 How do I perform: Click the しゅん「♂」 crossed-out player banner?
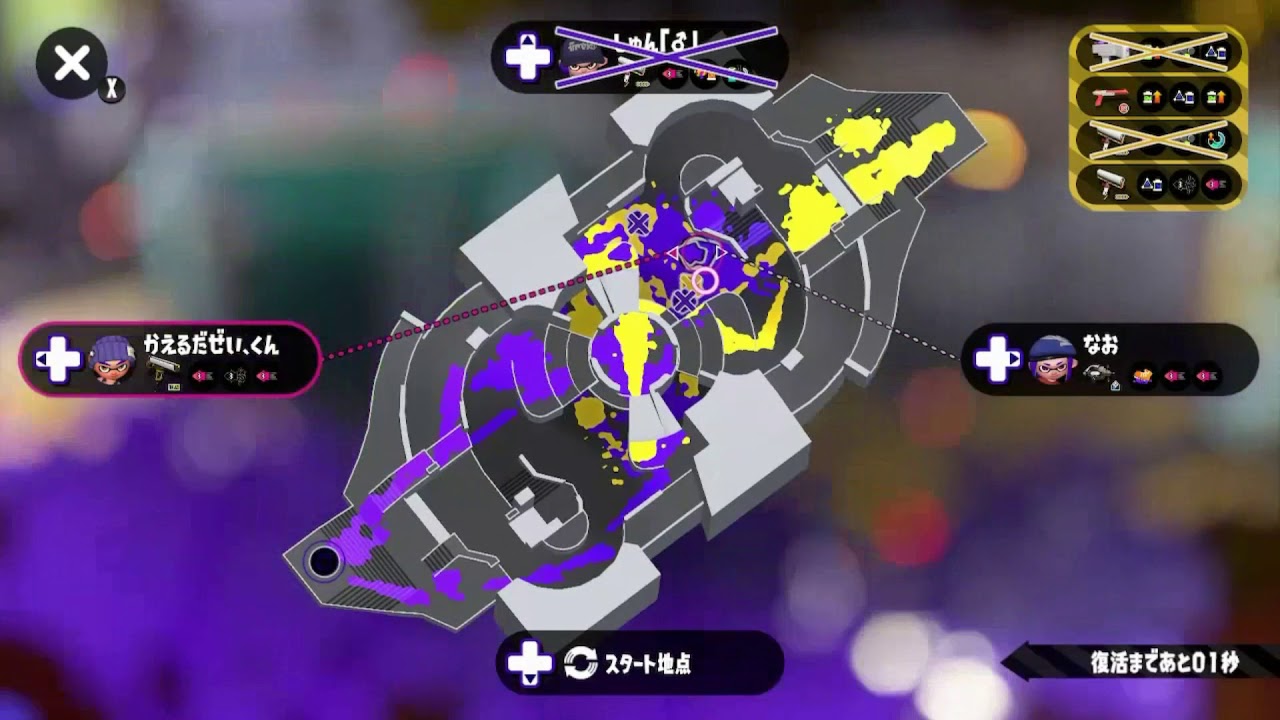pyautogui.click(x=640, y=58)
